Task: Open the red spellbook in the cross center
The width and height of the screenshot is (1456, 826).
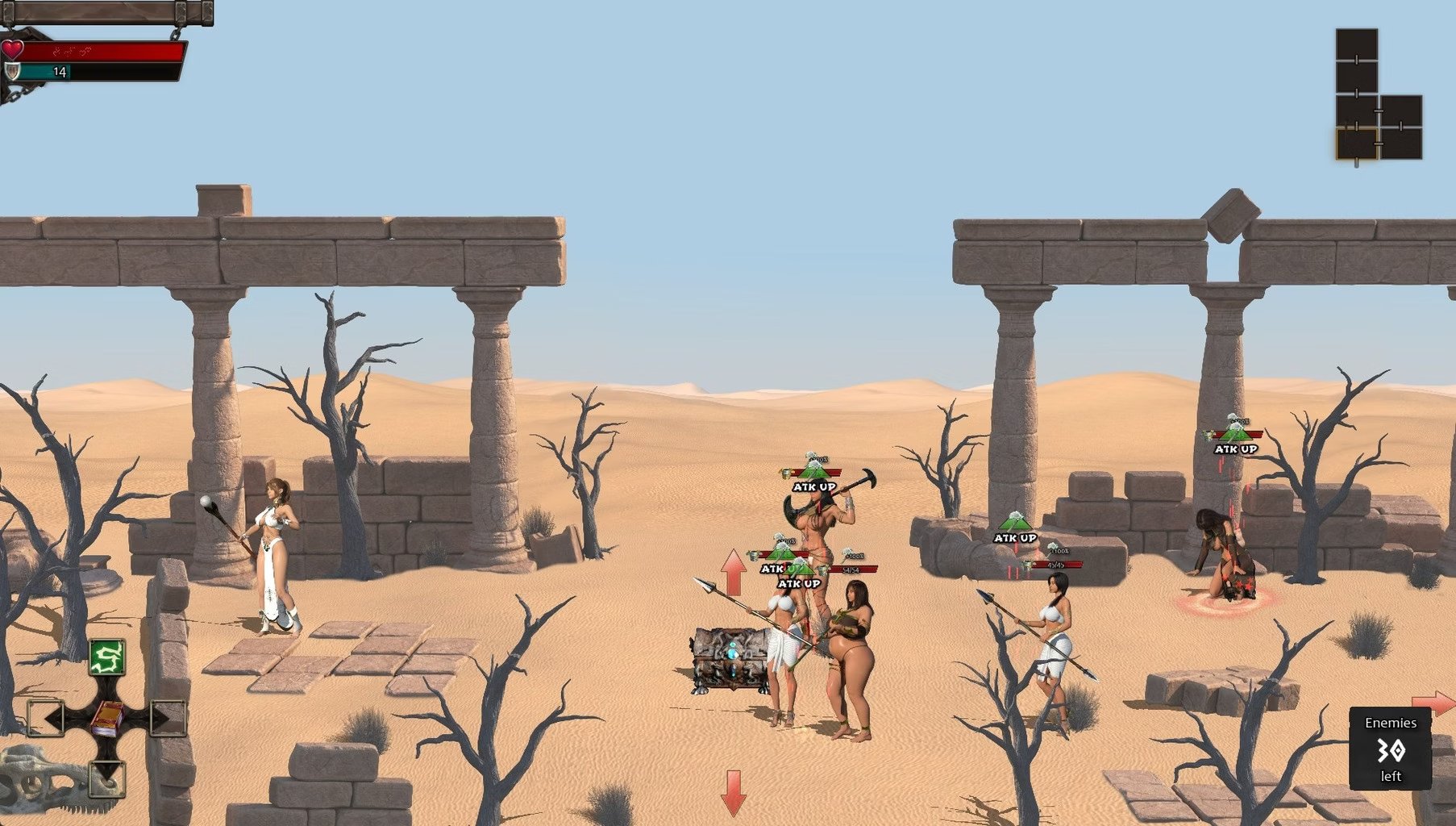Action: [106, 717]
